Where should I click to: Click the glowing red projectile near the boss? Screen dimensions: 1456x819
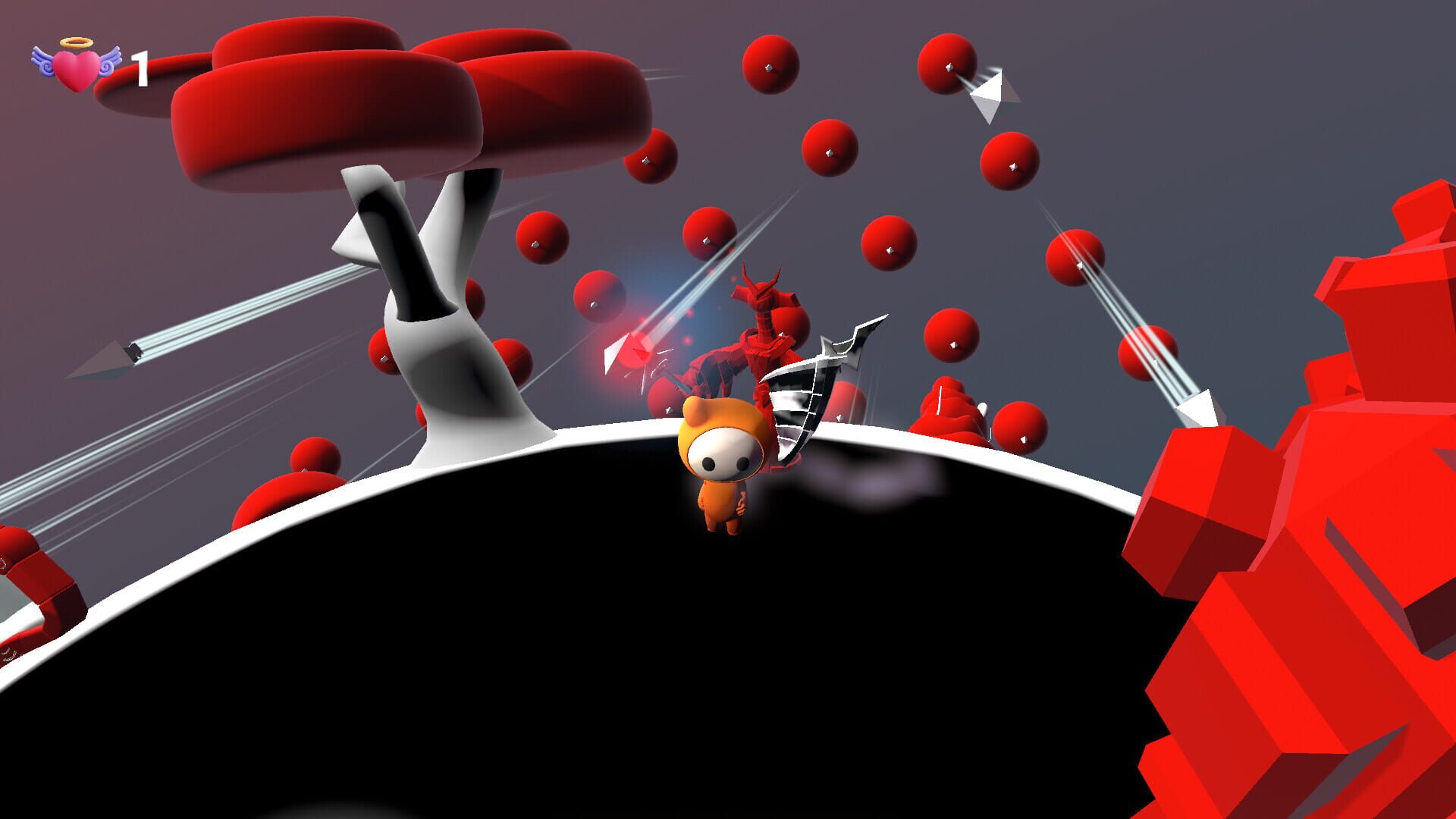(637, 349)
